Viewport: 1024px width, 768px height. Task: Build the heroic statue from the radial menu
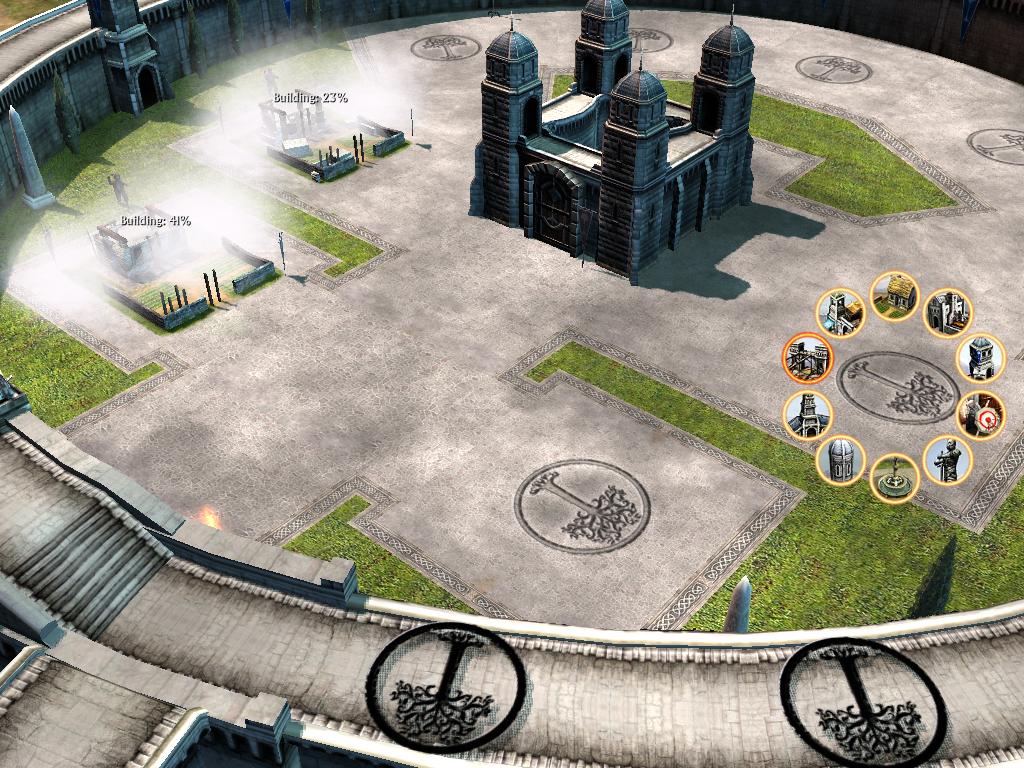coord(946,460)
